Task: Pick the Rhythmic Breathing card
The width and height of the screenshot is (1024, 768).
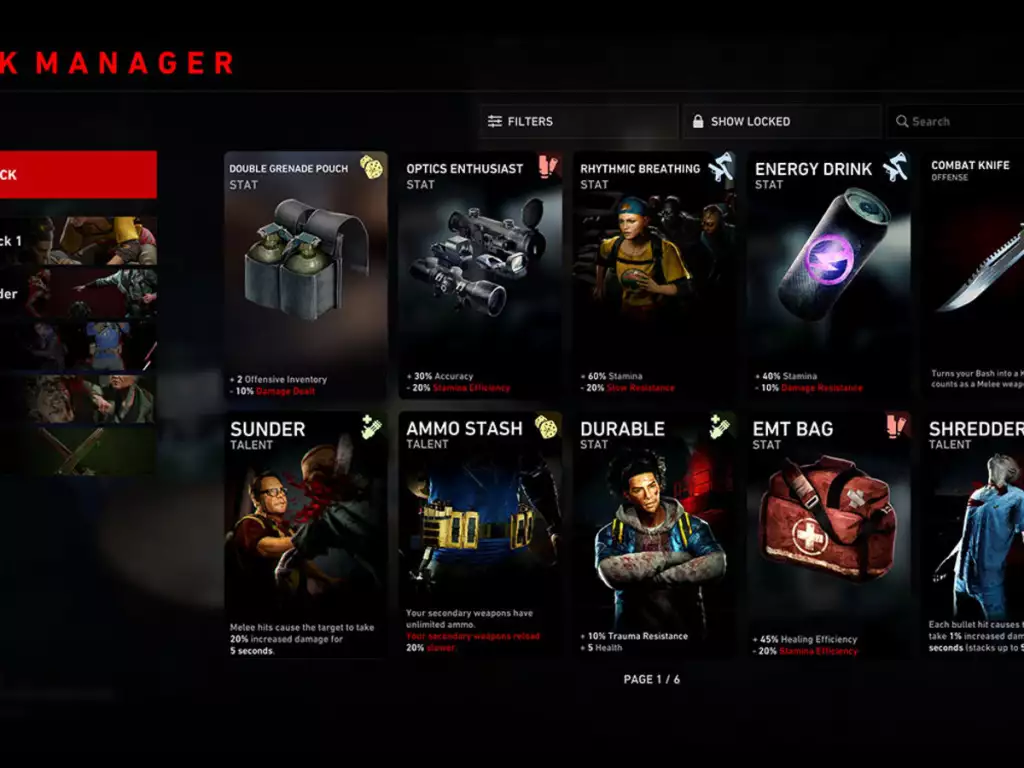Action: (654, 275)
